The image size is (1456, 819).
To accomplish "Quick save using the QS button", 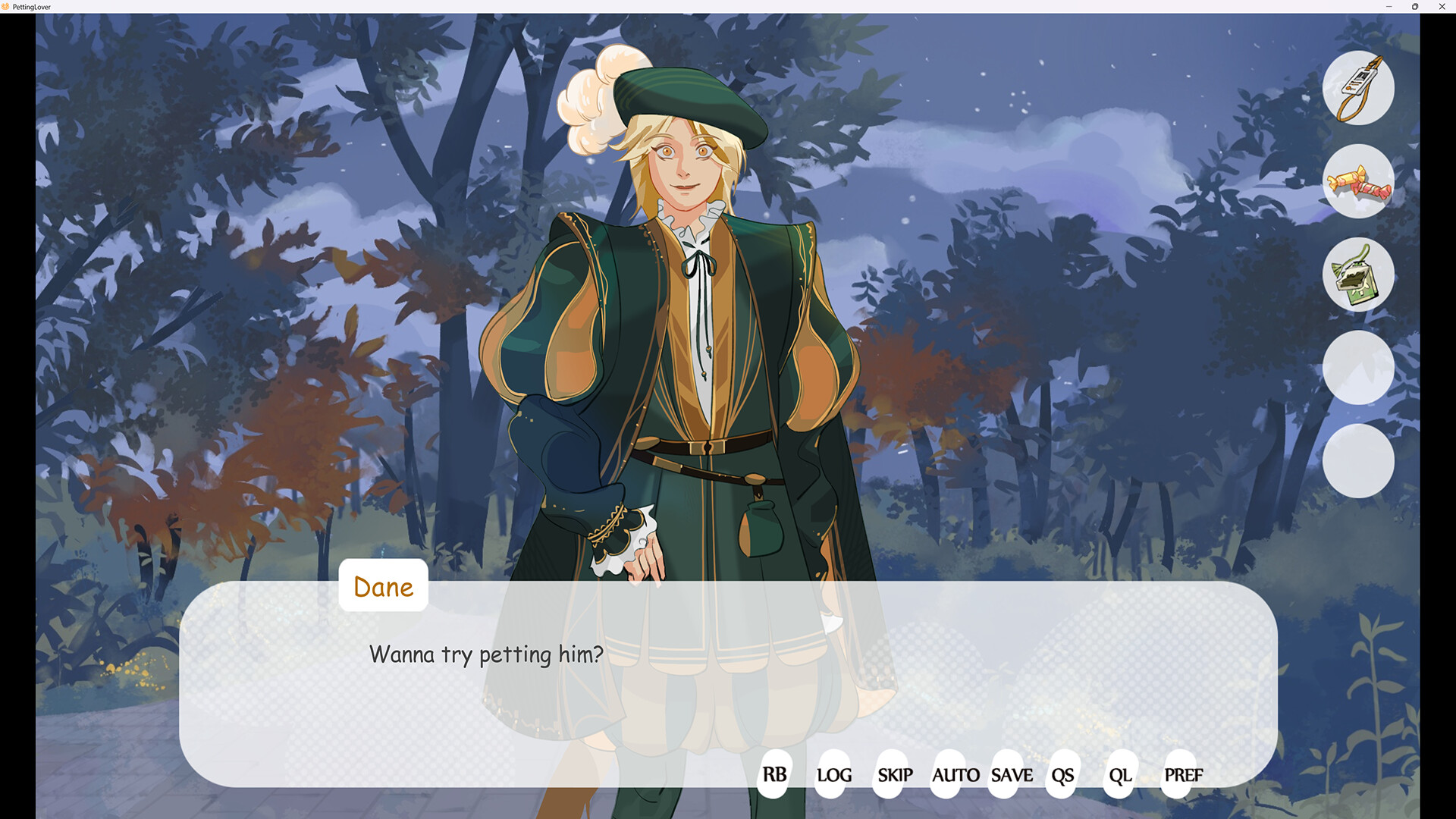I will pyautogui.click(x=1062, y=776).
